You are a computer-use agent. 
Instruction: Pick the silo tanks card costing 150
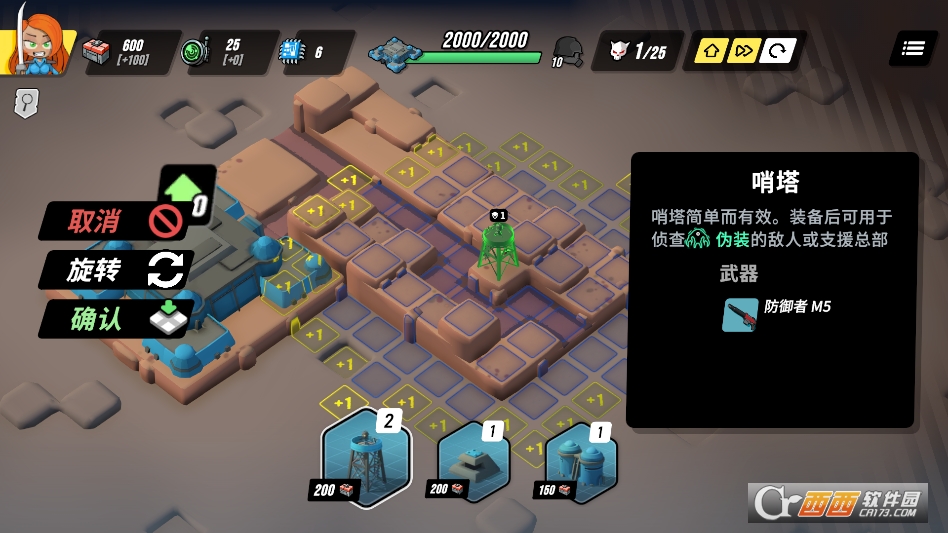pos(581,460)
